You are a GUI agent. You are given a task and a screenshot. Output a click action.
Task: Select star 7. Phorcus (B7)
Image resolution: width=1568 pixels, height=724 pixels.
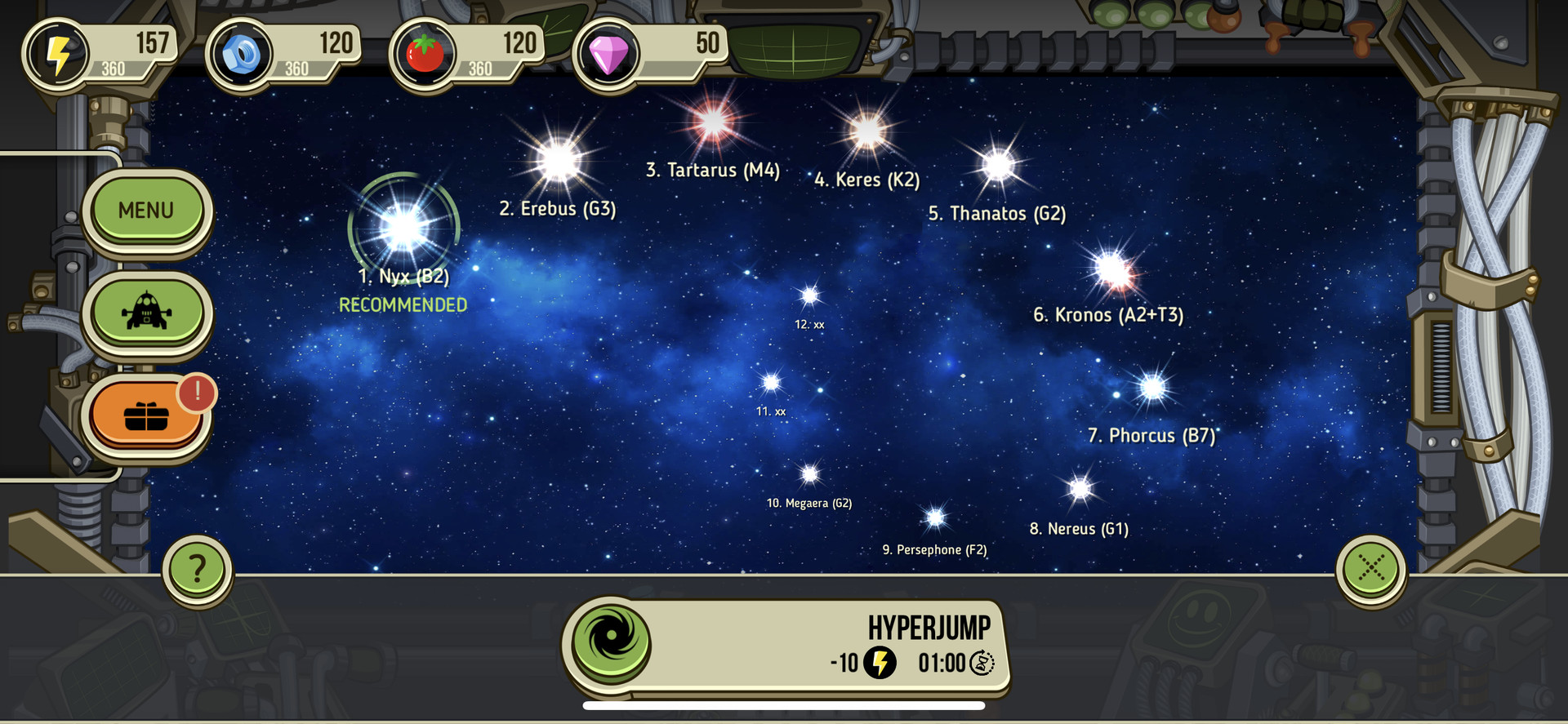pyautogui.click(x=1152, y=387)
